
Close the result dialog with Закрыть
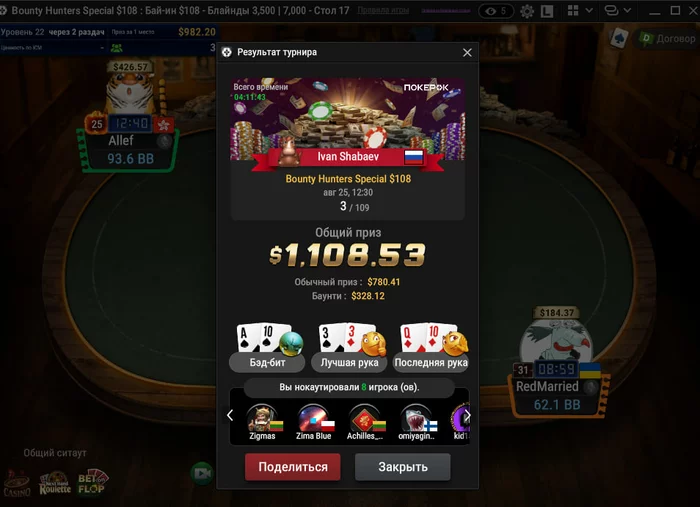coord(403,467)
